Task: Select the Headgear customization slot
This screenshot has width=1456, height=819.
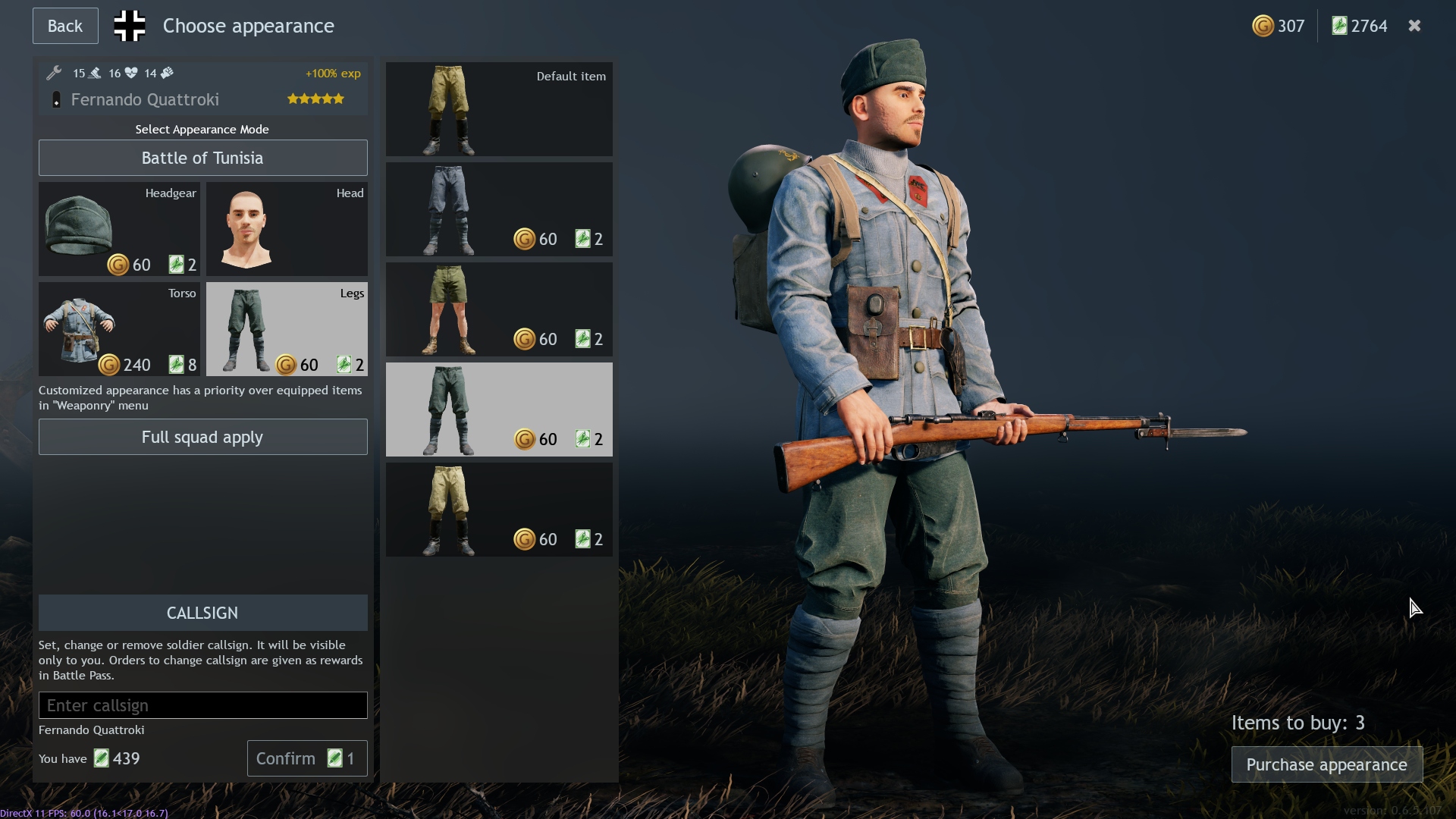Action: [119, 229]
